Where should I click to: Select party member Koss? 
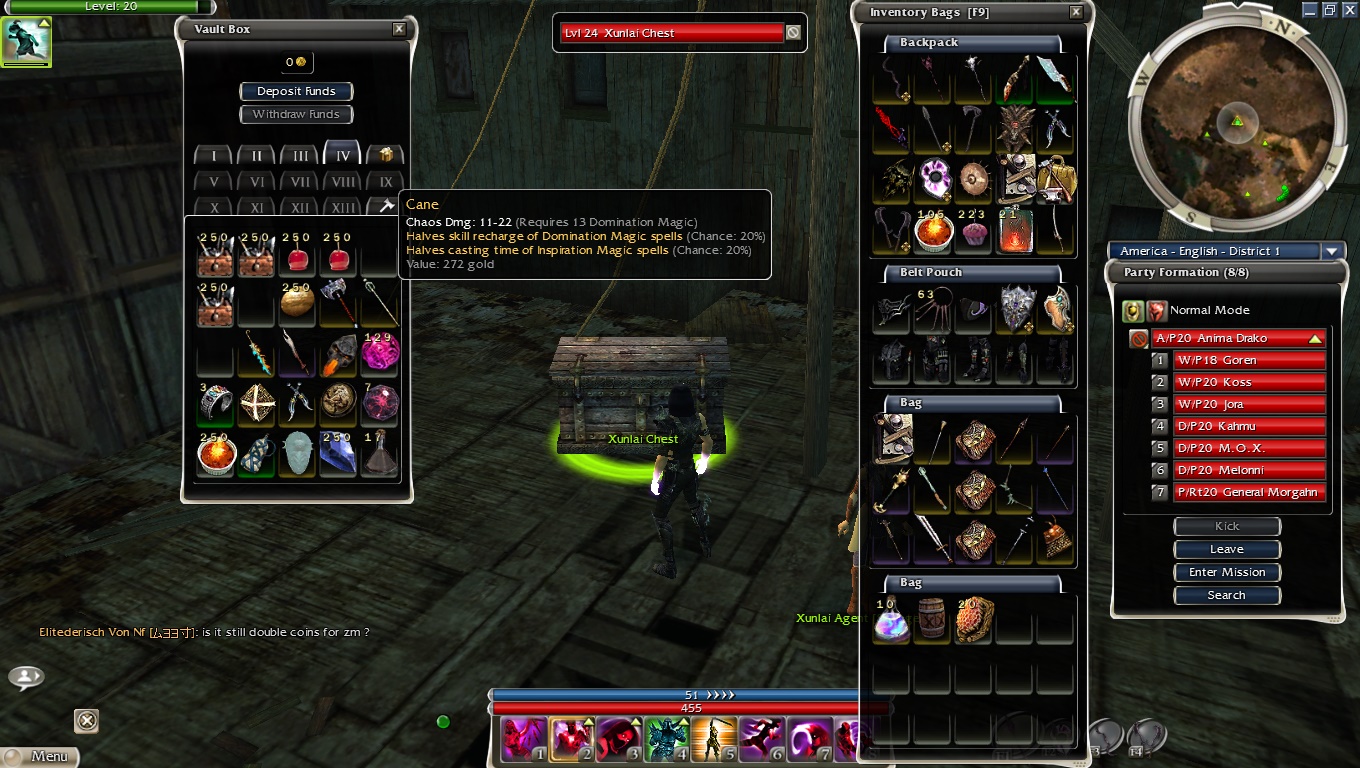(1249, 382)
